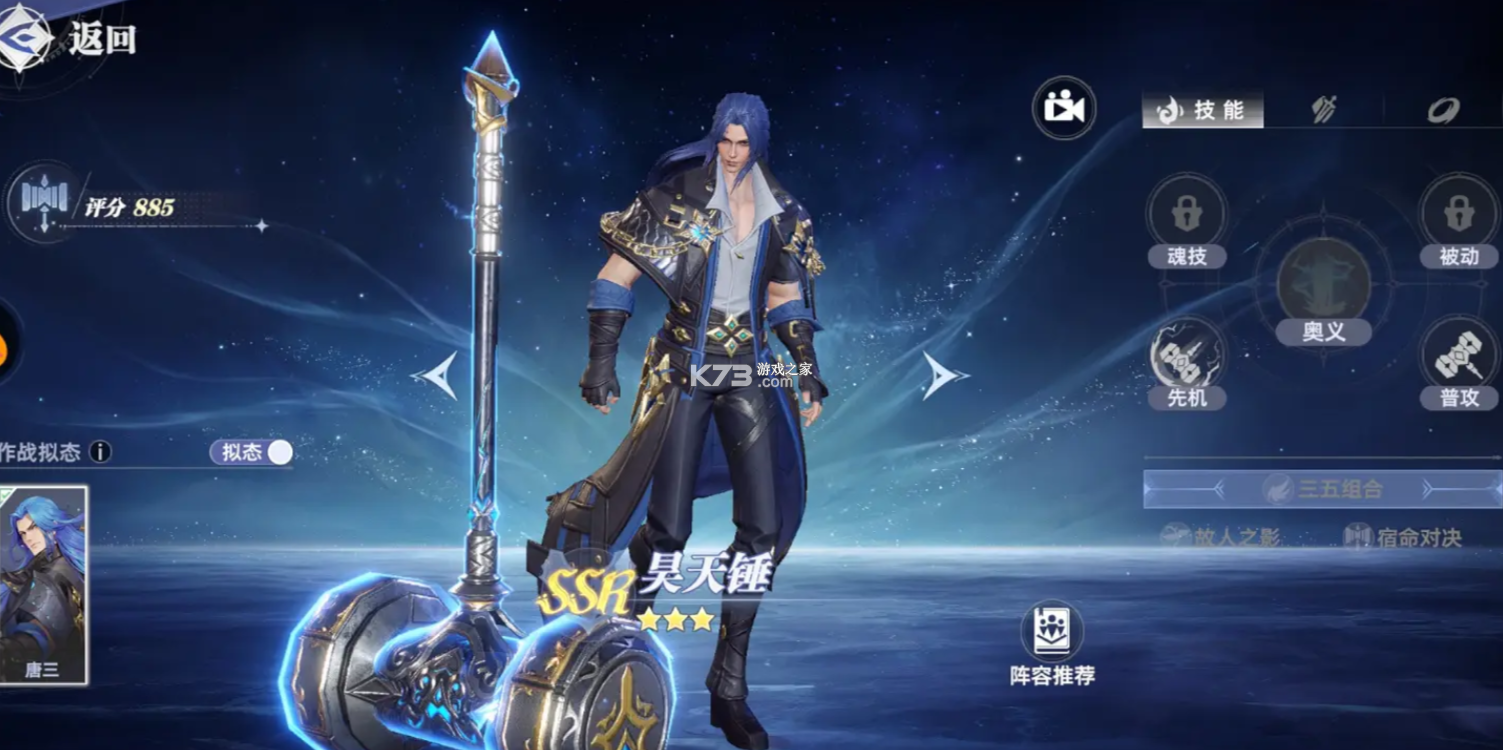Check the 评分 885 rating display

coord(123,206)
